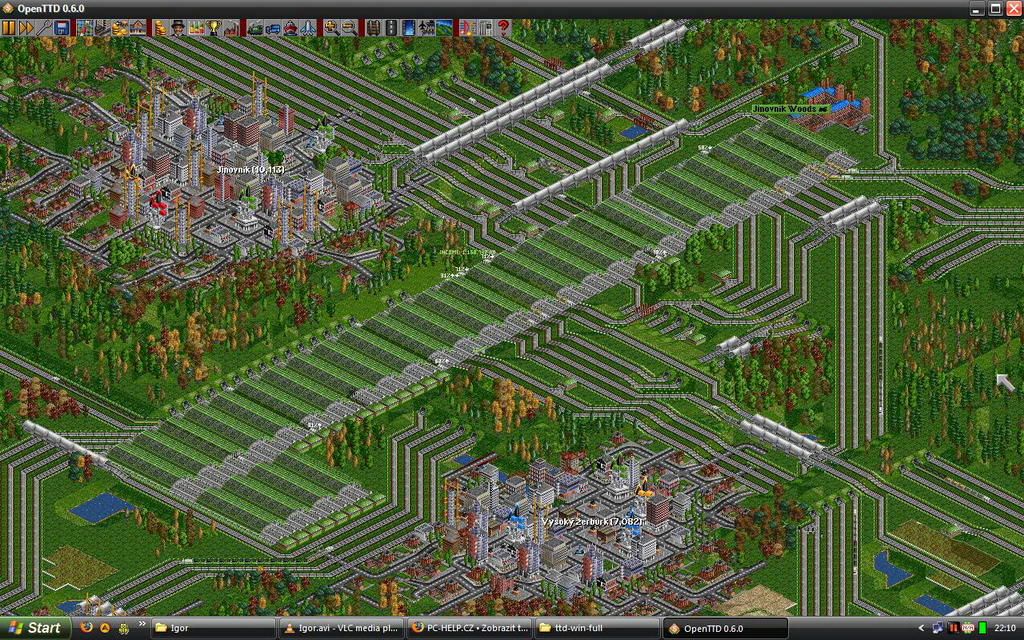This screenshot has height=640, width=1024.
Task: Pause the game with the pause button
Action: [x=9, y=28]
